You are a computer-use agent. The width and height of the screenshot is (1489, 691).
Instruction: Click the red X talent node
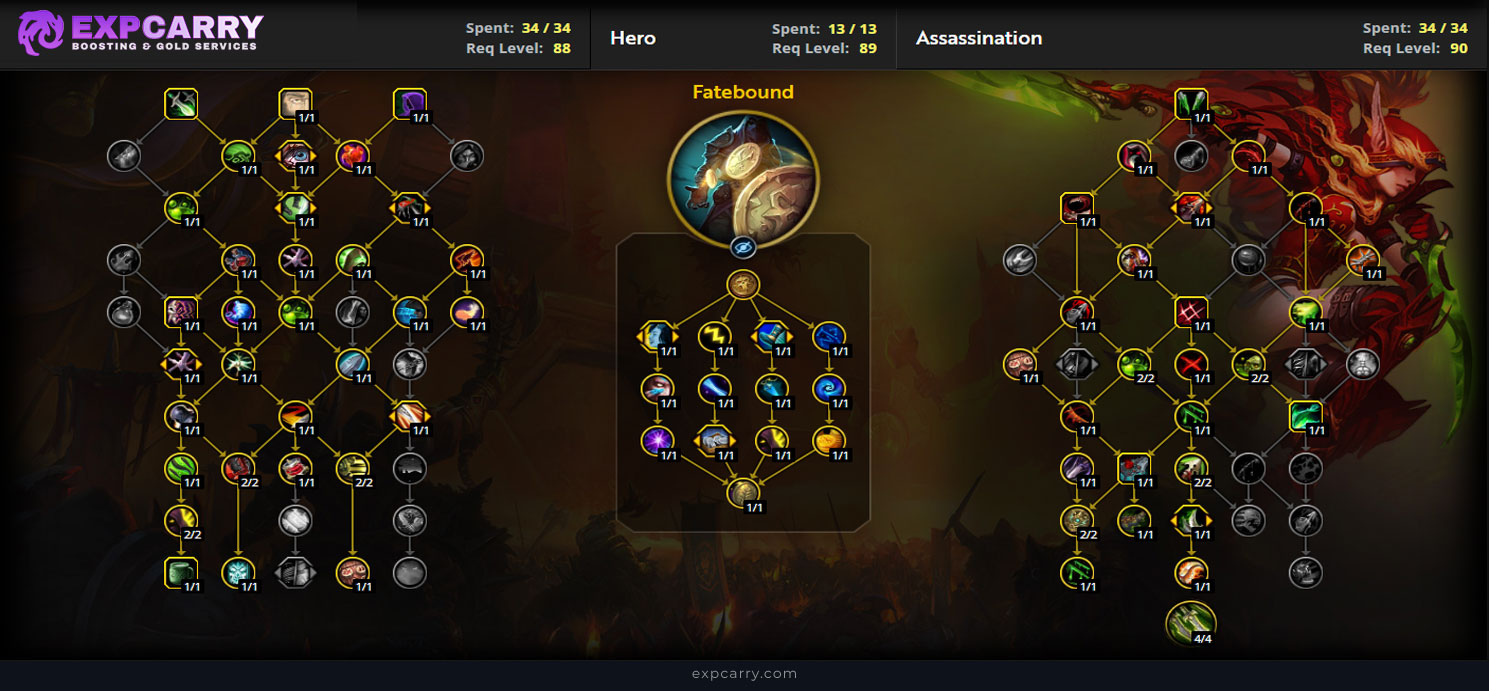click(x=1190, y=364)
